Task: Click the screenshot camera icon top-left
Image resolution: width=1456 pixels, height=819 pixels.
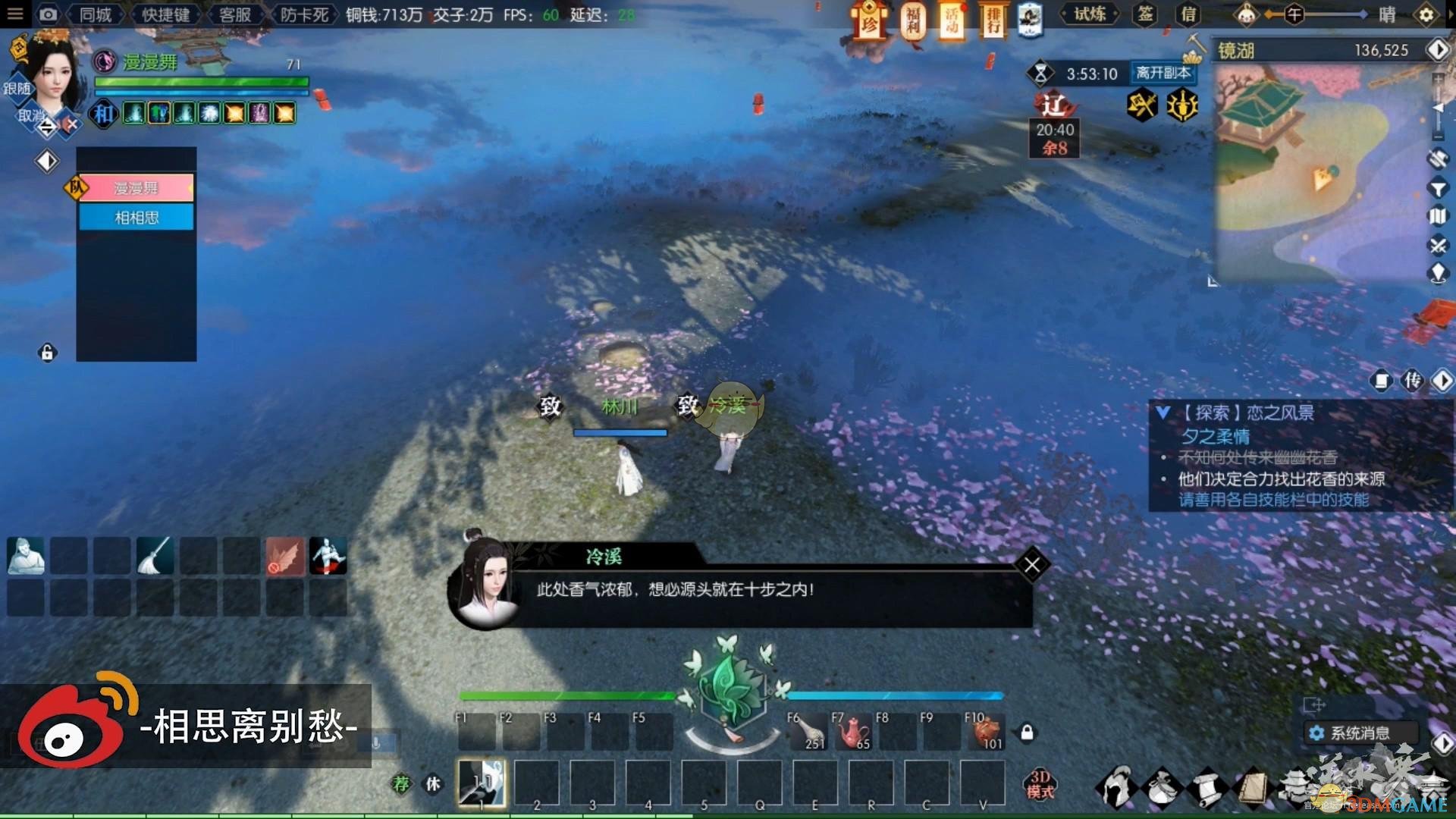Action: click(49, 14)
